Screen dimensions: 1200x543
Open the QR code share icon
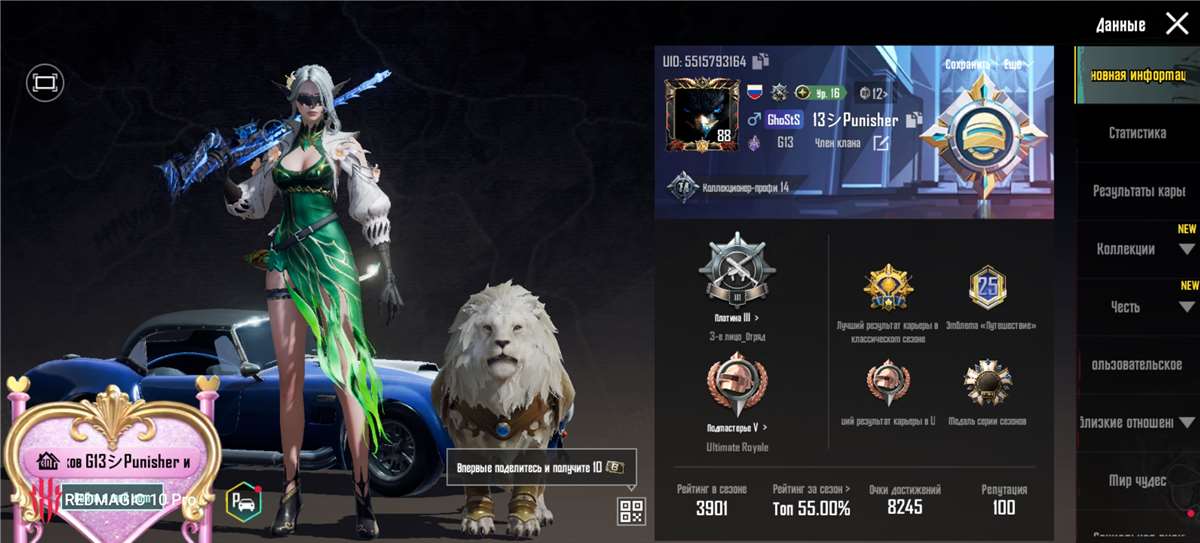(632, 512)
